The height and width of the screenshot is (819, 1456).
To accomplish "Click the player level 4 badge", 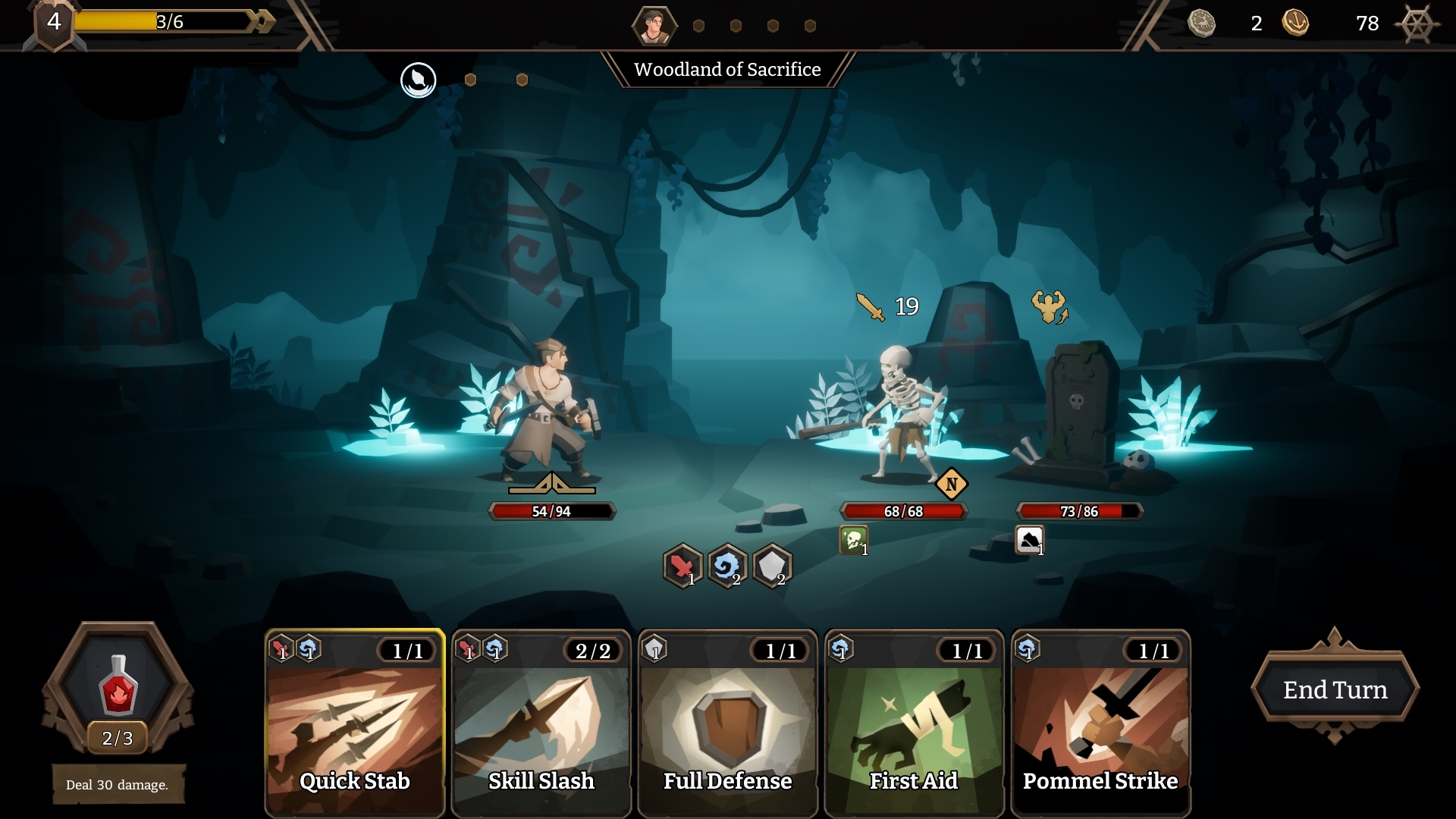I will pyautogui.click(x=54, y=23).
